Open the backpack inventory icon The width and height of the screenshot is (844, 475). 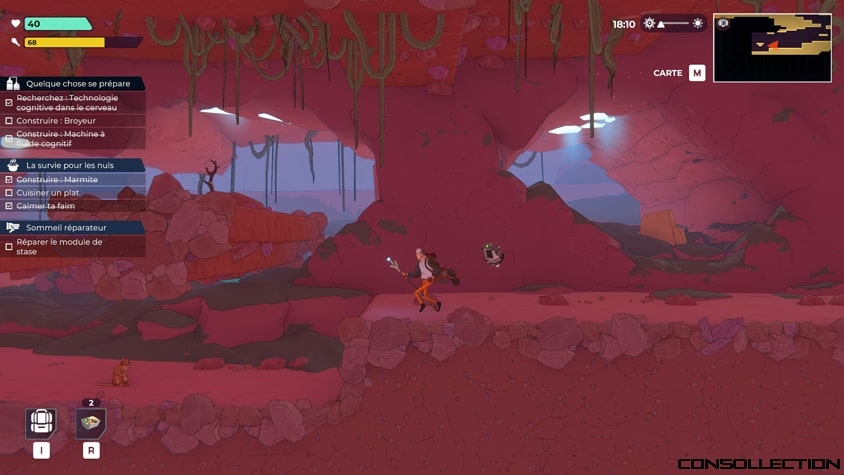coord(41,422)
